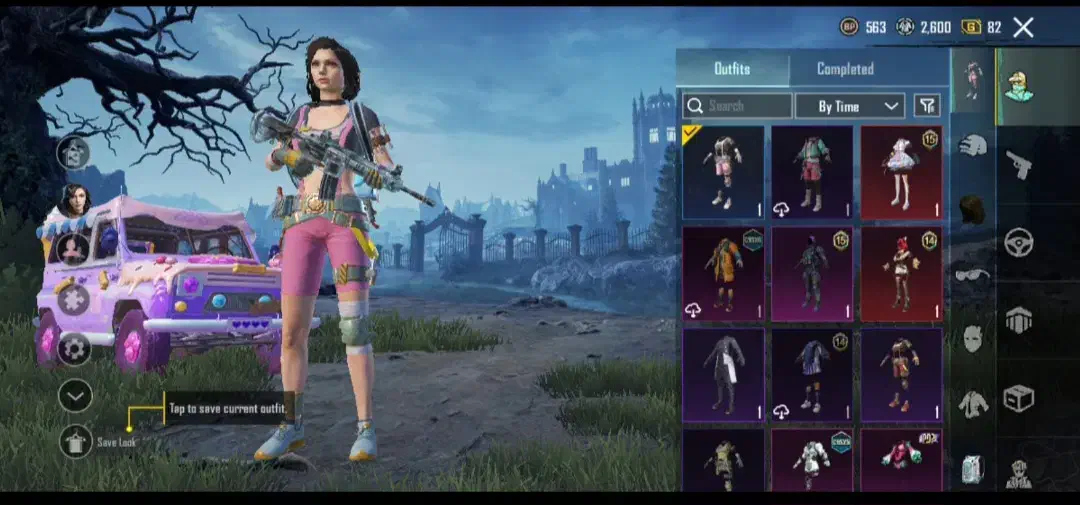Tap the Save Look hanger button

coord(76,441)
